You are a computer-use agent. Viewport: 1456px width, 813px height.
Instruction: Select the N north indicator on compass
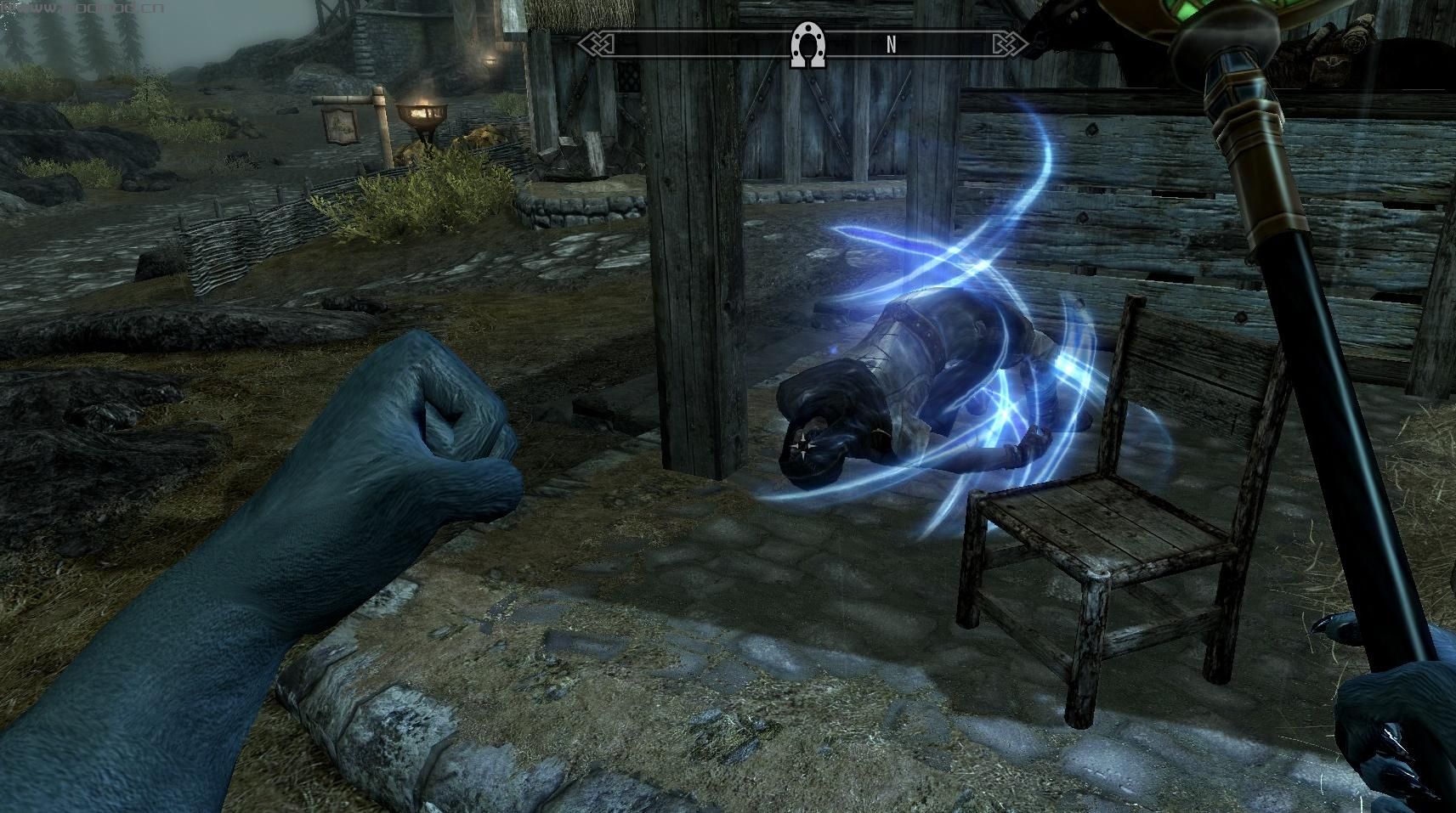tap(891, 46)
